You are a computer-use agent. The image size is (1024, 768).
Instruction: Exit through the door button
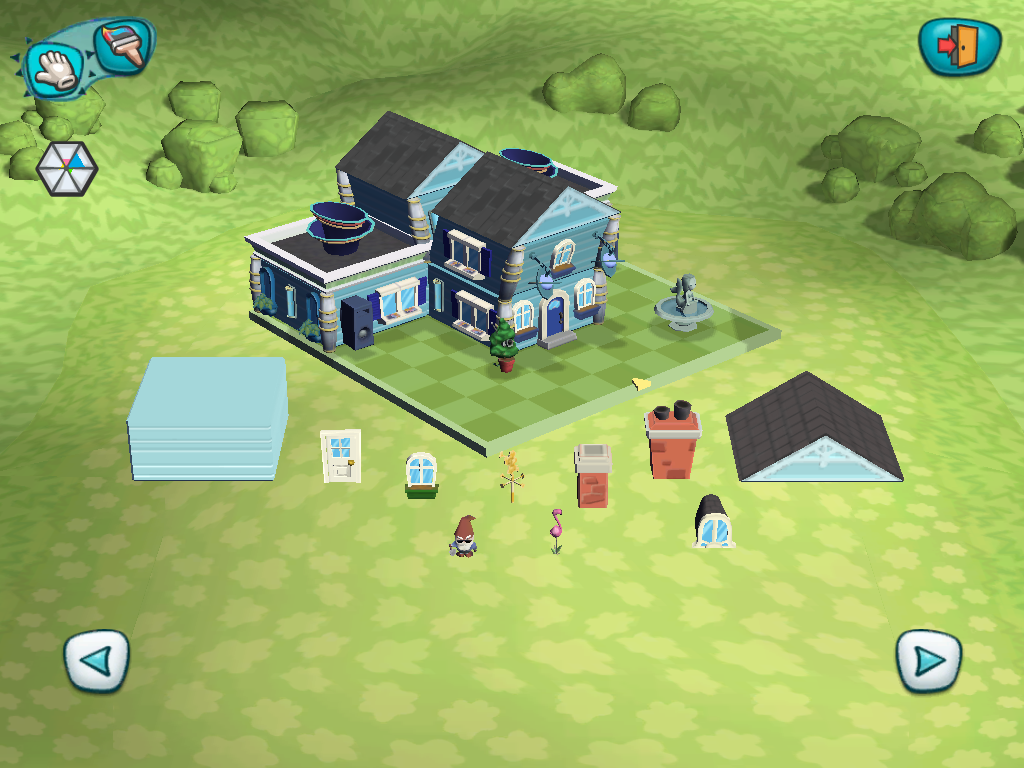959,46
